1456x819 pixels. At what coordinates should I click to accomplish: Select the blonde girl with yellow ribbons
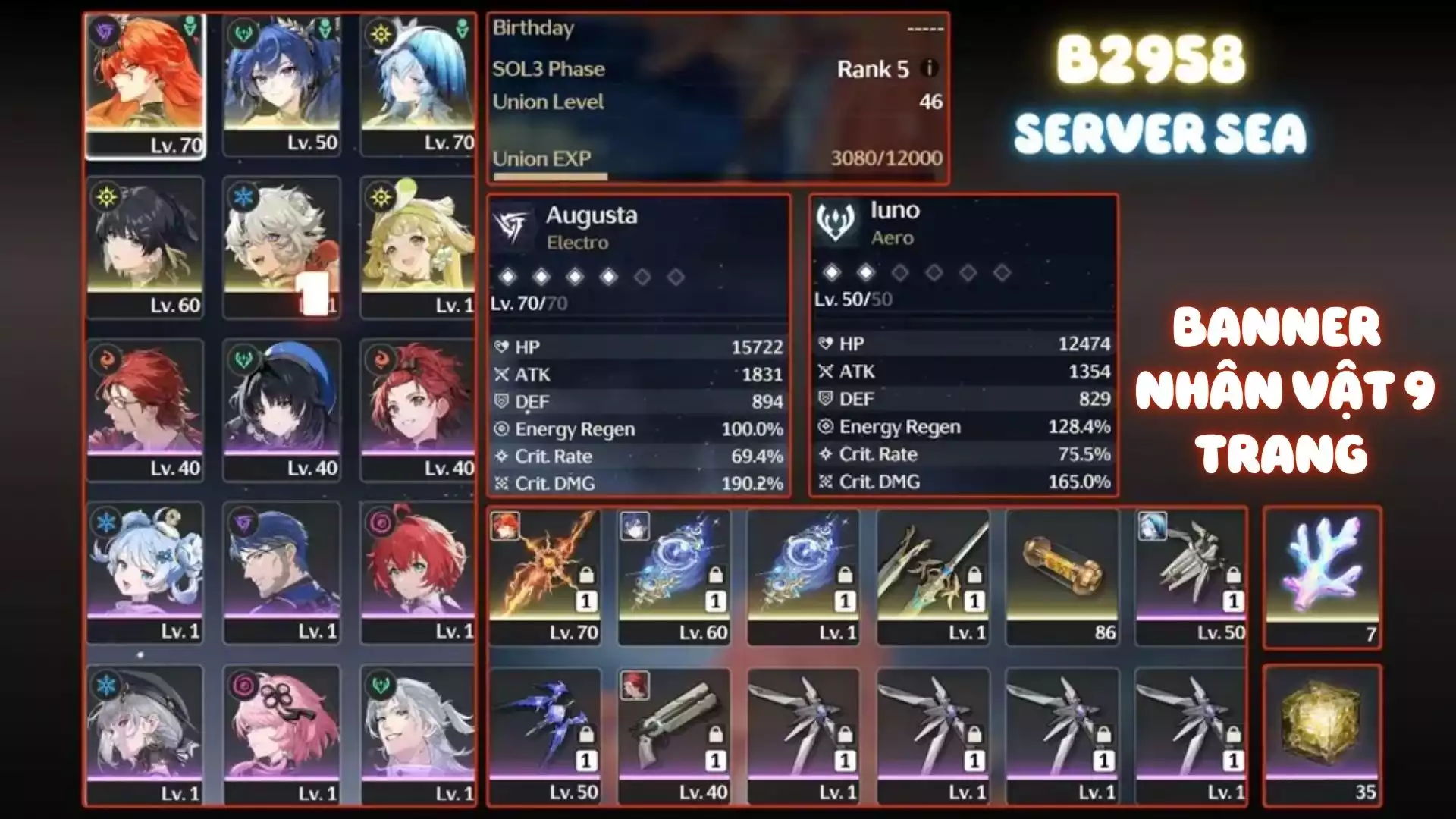[x=419, y=247]
